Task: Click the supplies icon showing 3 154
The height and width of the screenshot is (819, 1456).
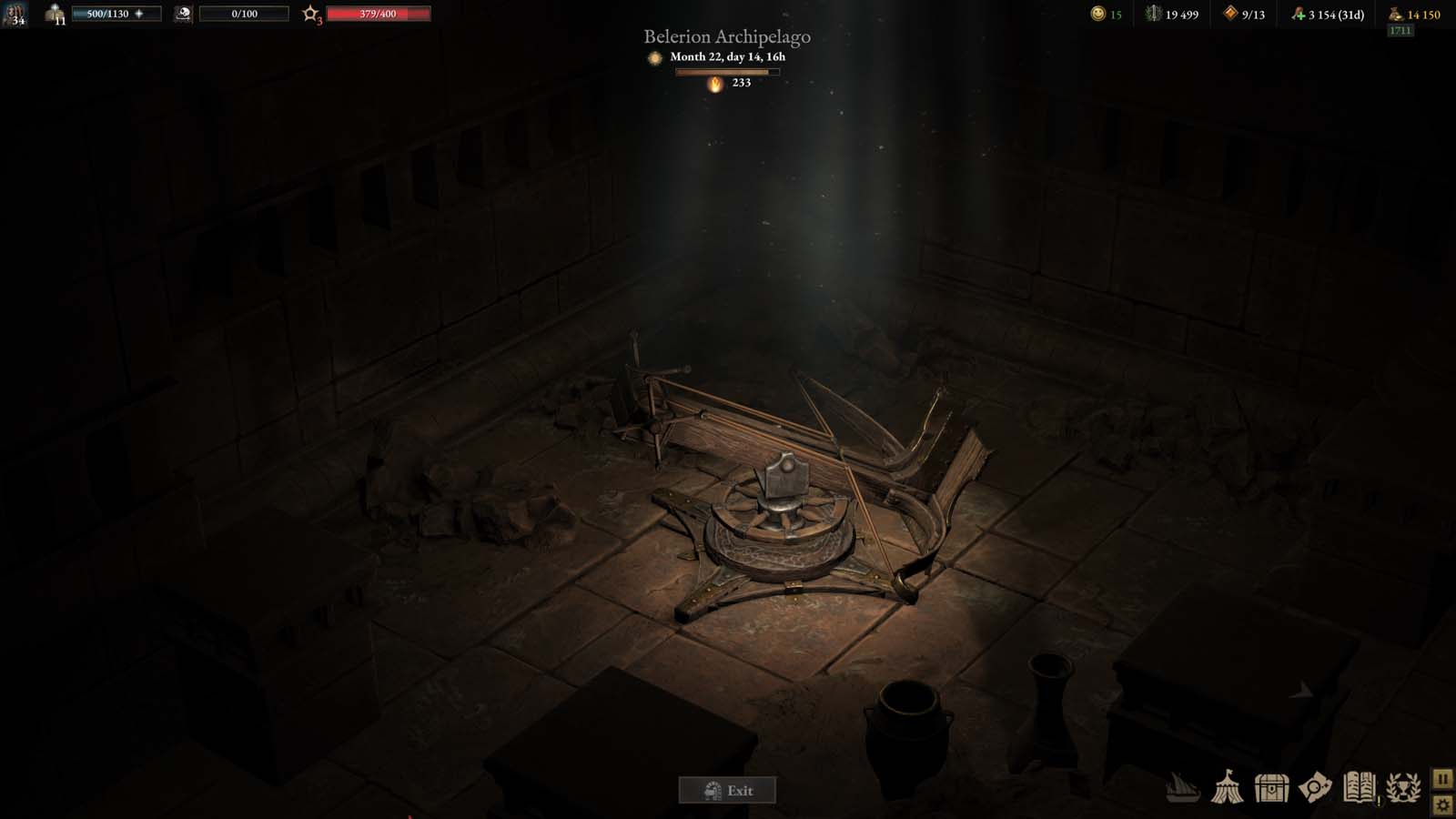Action: pos(1299,13)
